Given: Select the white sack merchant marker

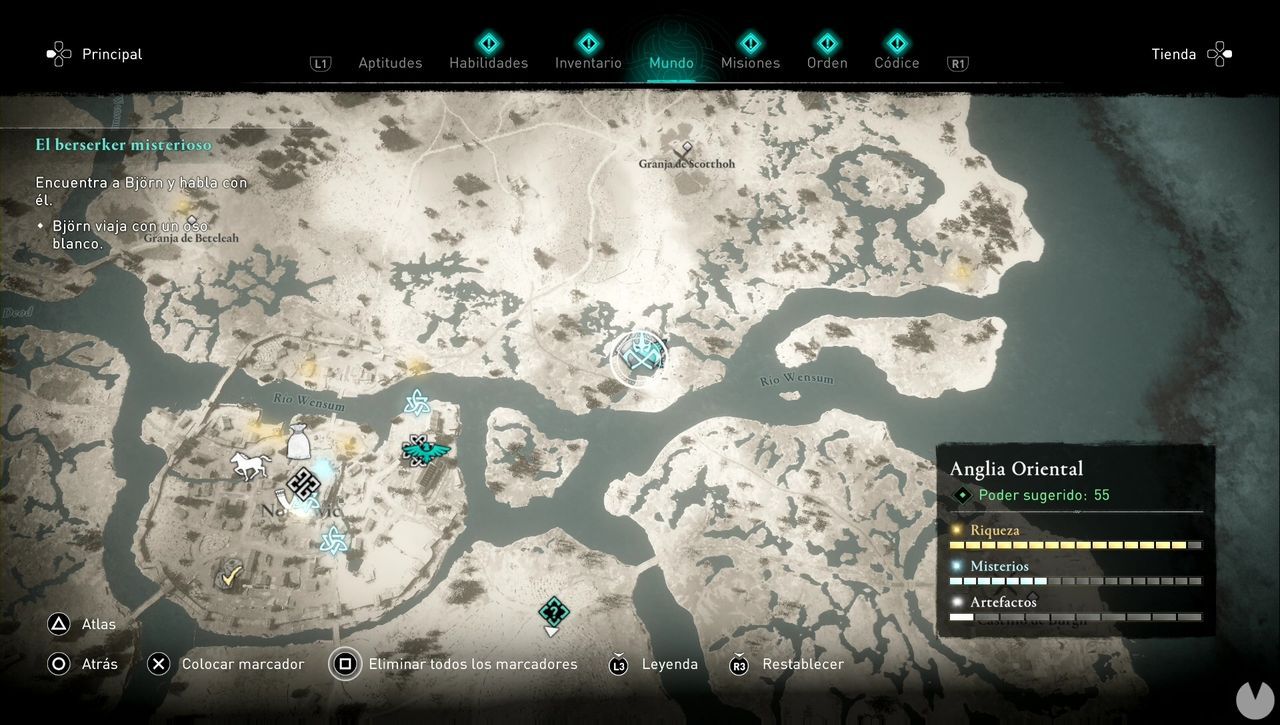Looking at the screenshot, I should point(298,441).
